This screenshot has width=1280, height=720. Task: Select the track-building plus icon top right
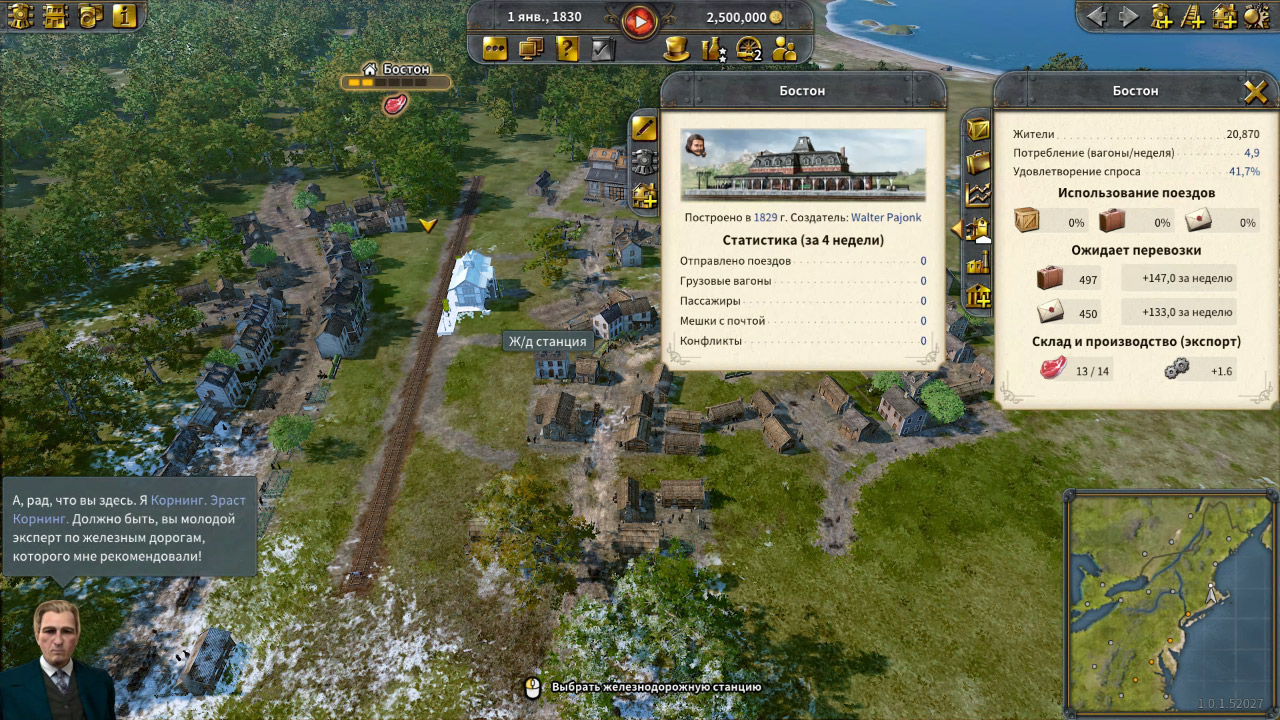tap(1192, 17)
